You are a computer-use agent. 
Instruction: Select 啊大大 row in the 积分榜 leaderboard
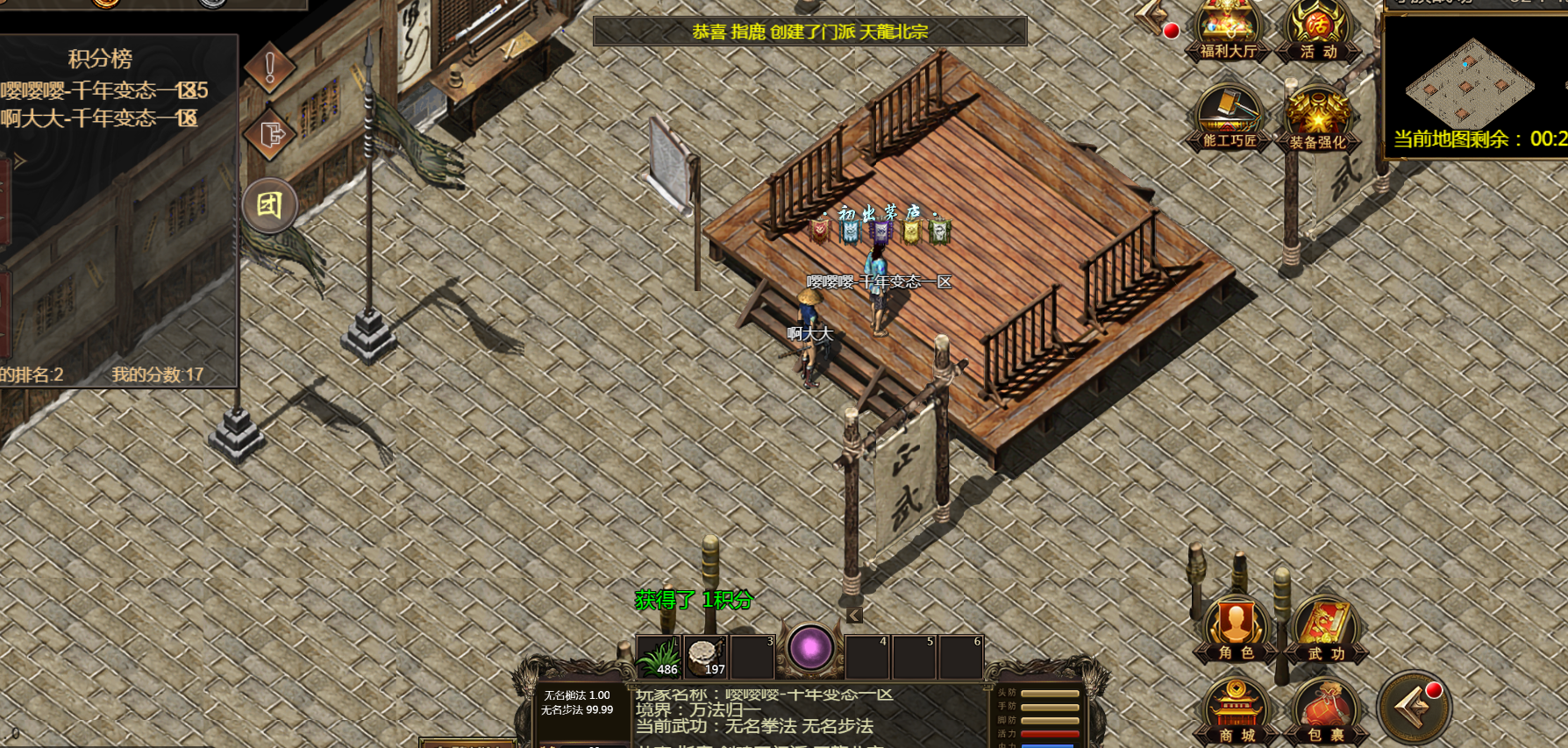point(100,118)
